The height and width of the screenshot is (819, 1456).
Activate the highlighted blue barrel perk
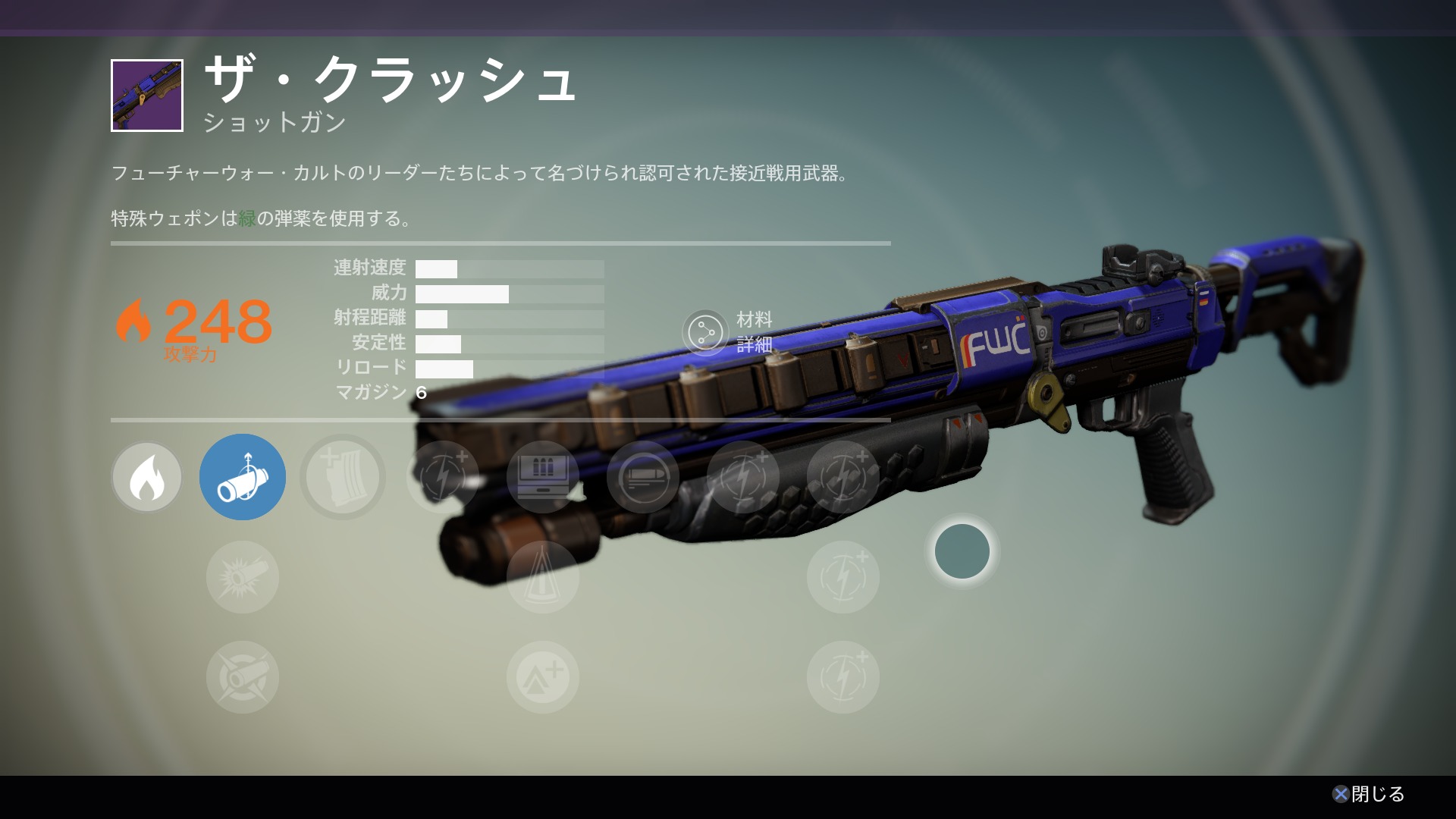[x=243, y=477]
